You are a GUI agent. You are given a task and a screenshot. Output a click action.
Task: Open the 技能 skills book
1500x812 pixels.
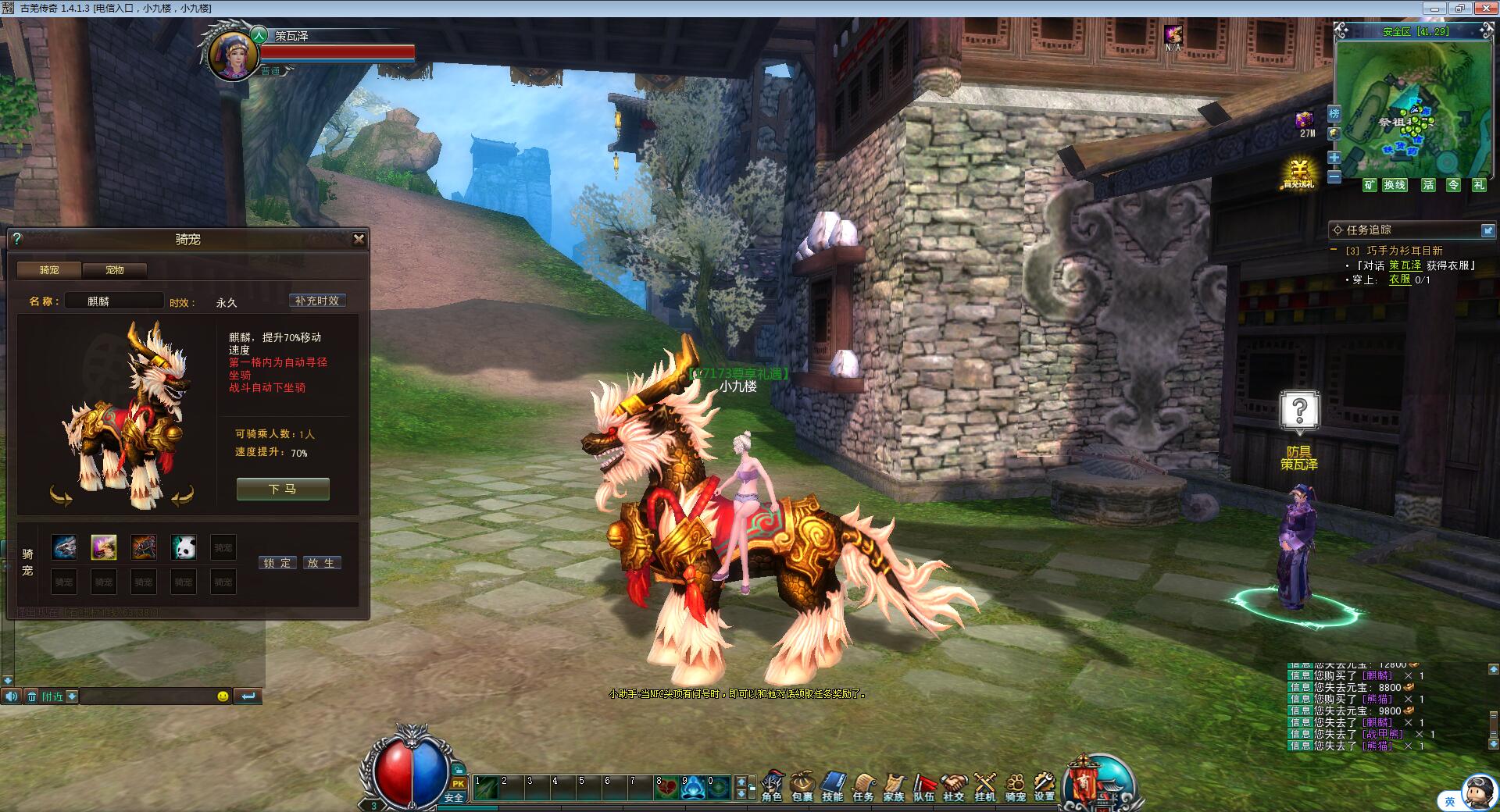point(833,786)
